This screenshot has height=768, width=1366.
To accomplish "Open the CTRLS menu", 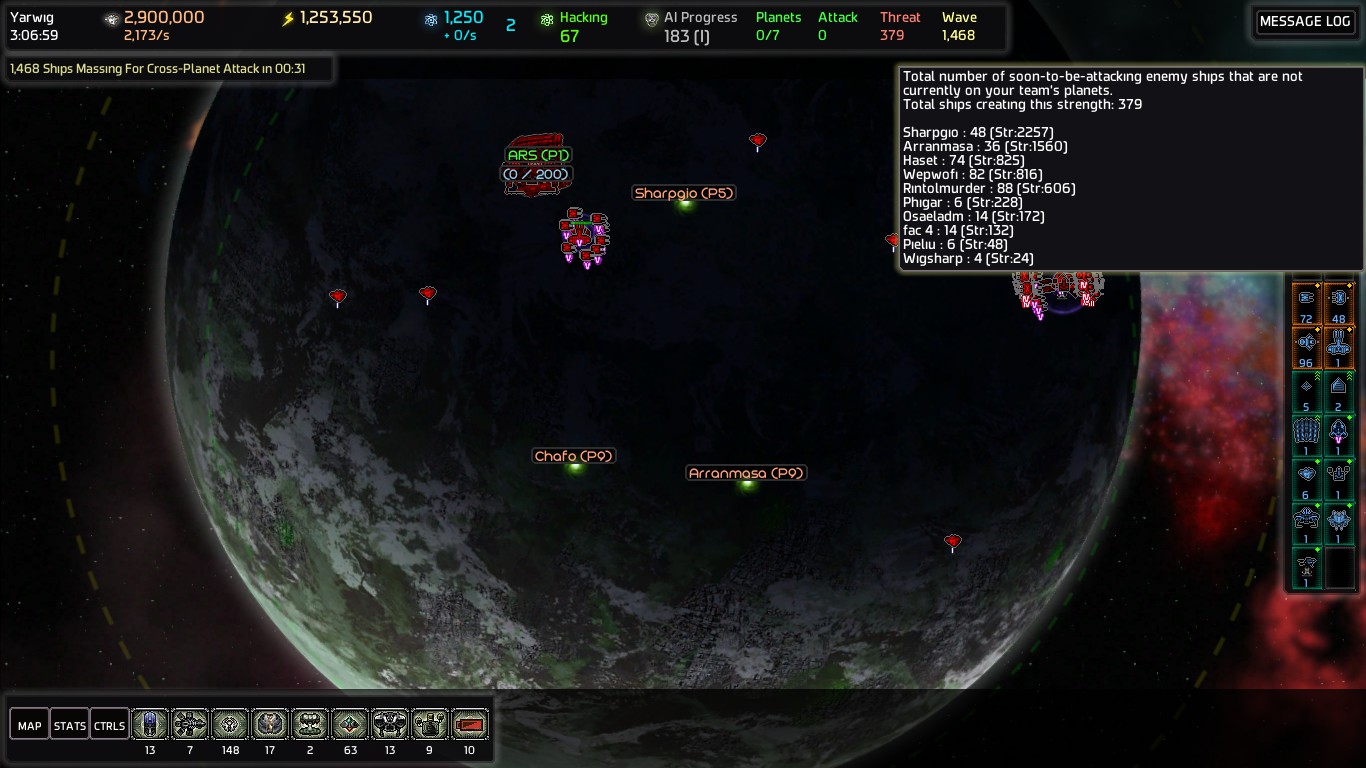I will point(109,725).
